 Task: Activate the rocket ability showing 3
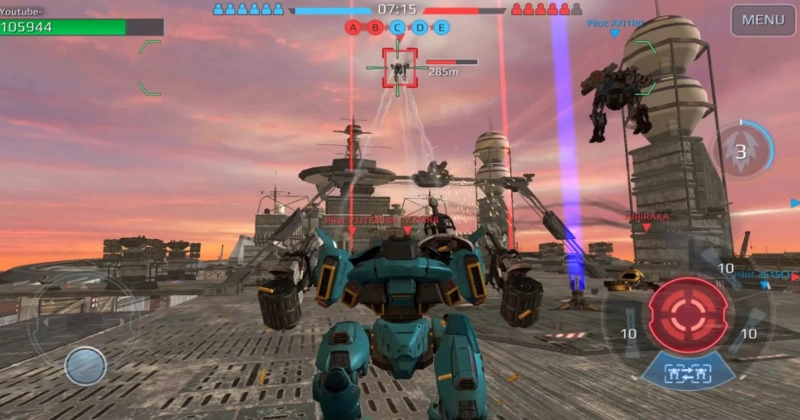click(x=741, y=151)
